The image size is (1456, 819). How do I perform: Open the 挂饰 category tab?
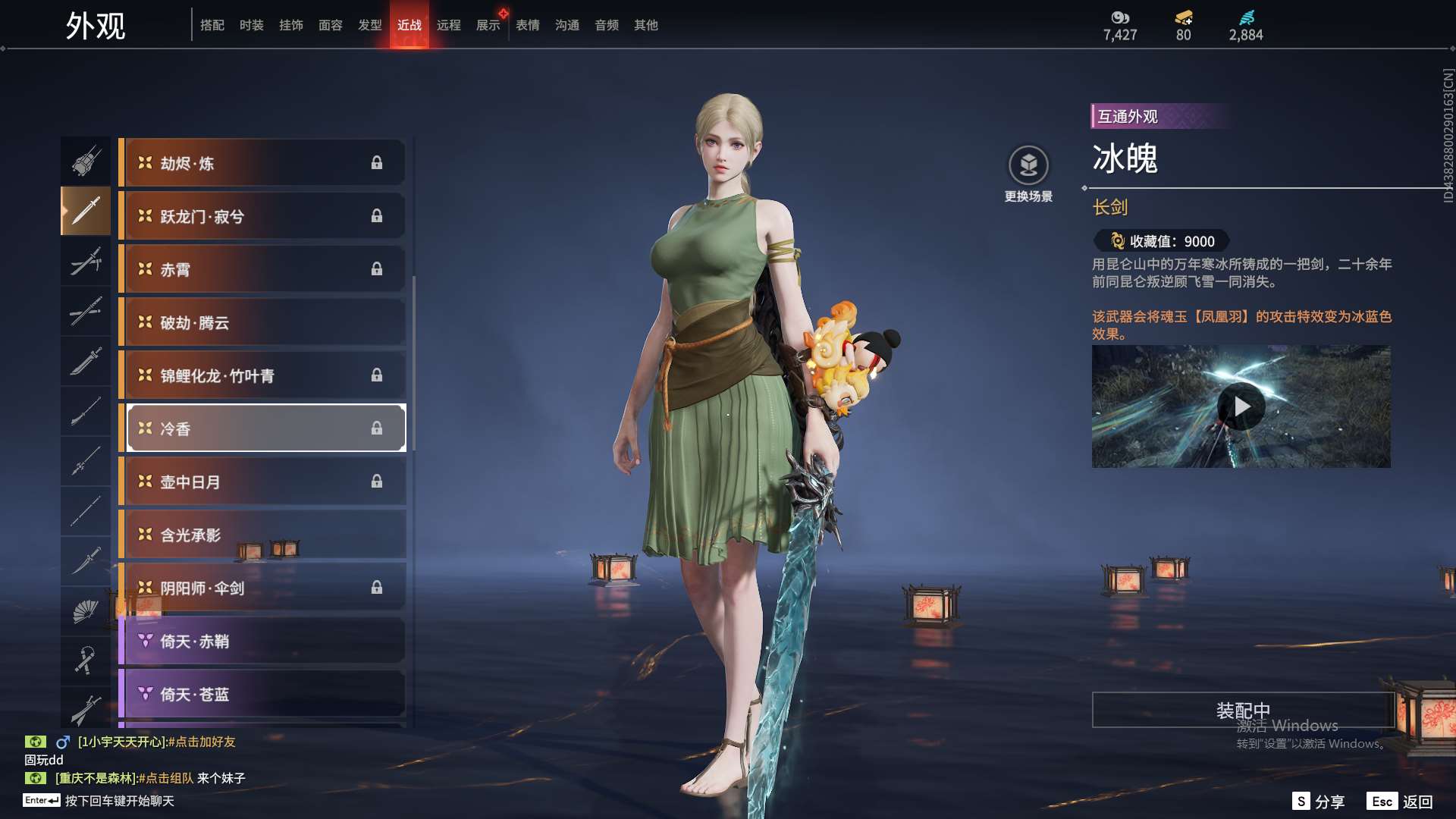point(290,25)
